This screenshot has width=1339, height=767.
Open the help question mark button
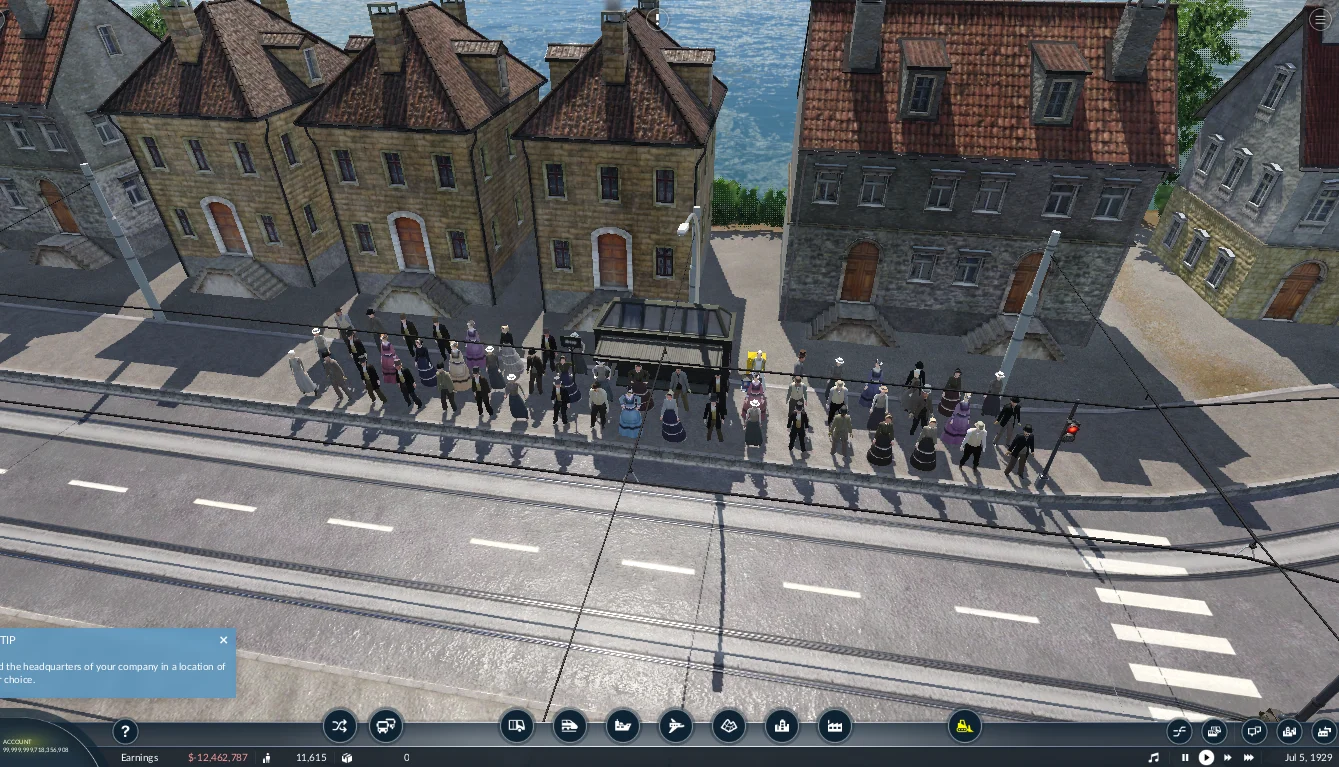click(125, 731)
